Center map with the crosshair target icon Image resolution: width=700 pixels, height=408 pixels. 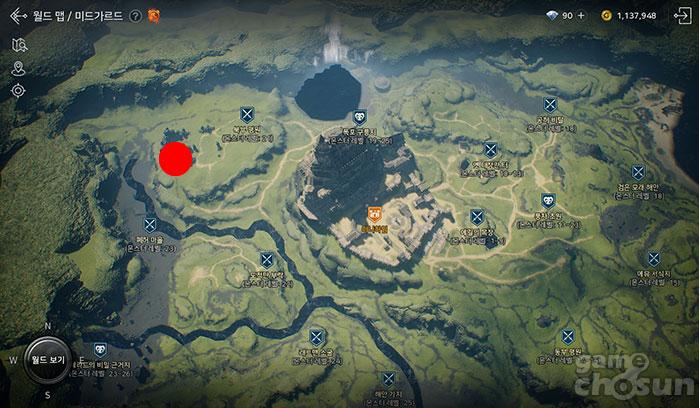18,90
